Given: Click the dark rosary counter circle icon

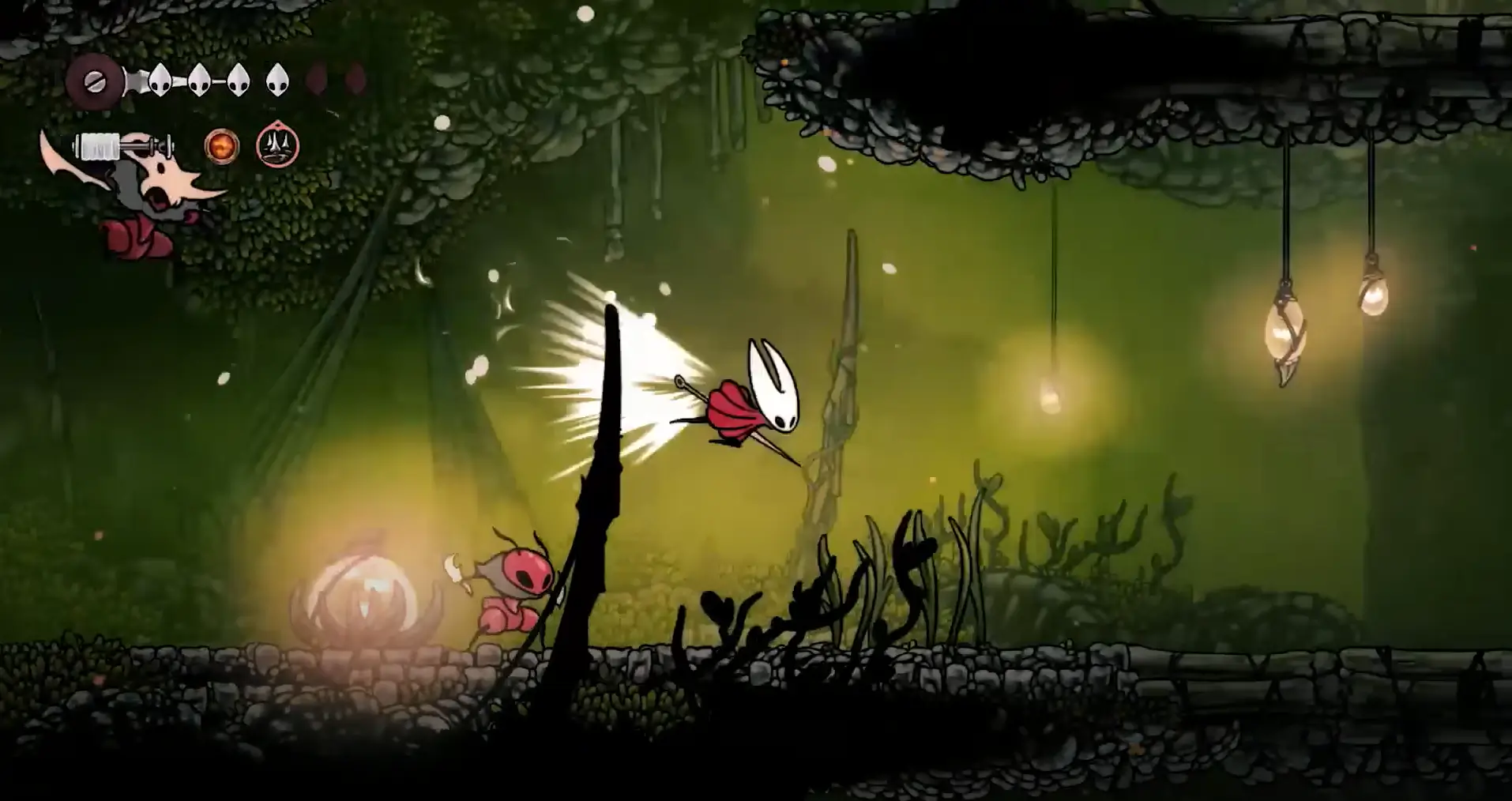Looking at the screenshot, I should pos(94,82).
